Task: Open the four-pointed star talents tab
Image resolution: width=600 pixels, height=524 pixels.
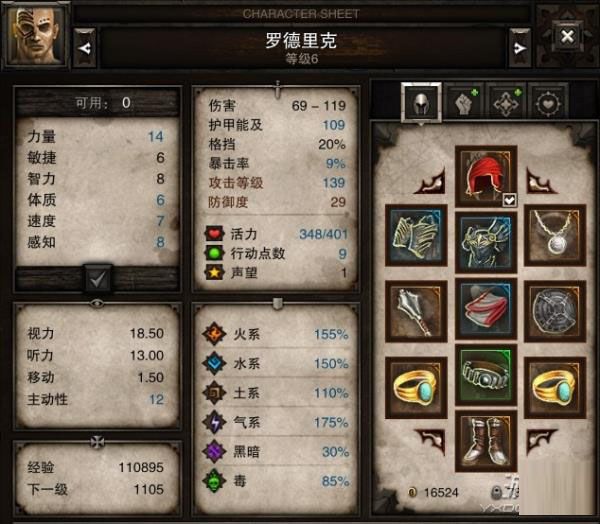Action: [508, 102]
